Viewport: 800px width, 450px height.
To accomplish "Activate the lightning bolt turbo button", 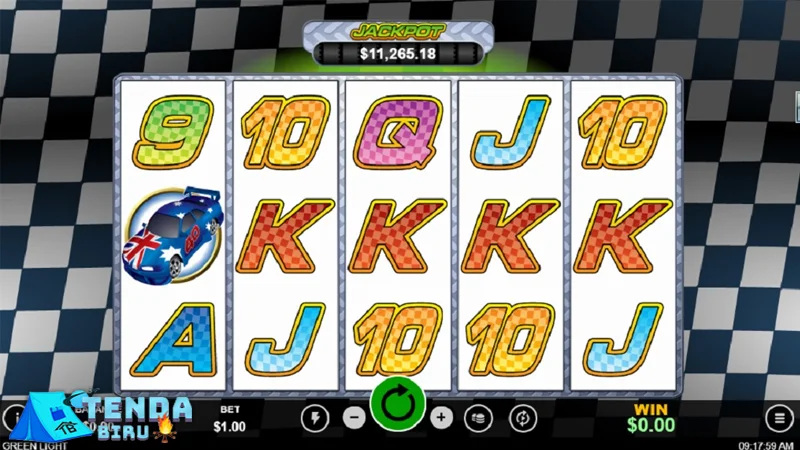I will click(x=314, y=417).
